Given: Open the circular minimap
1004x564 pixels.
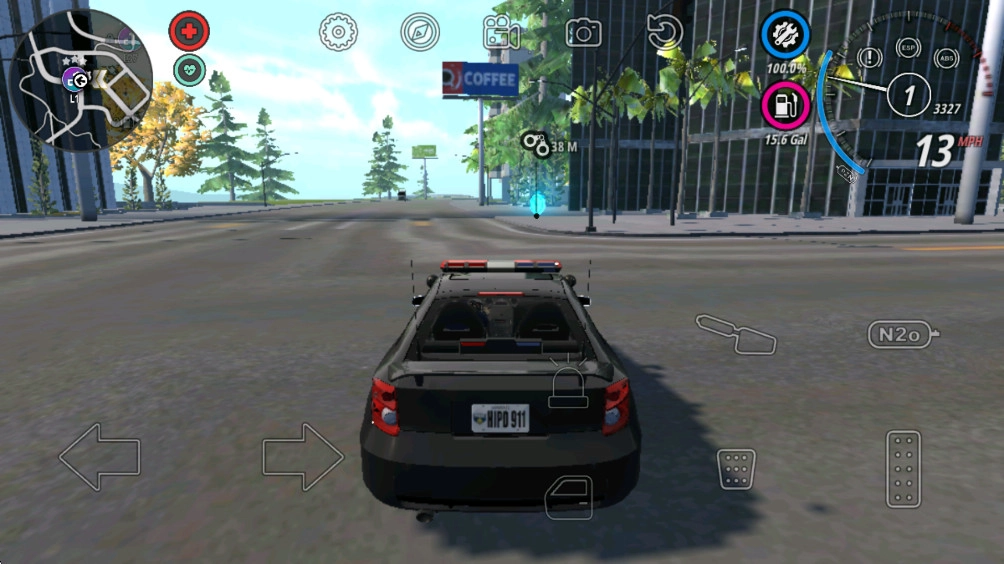Looking at the screenshot, I should [x=81, y=80].
